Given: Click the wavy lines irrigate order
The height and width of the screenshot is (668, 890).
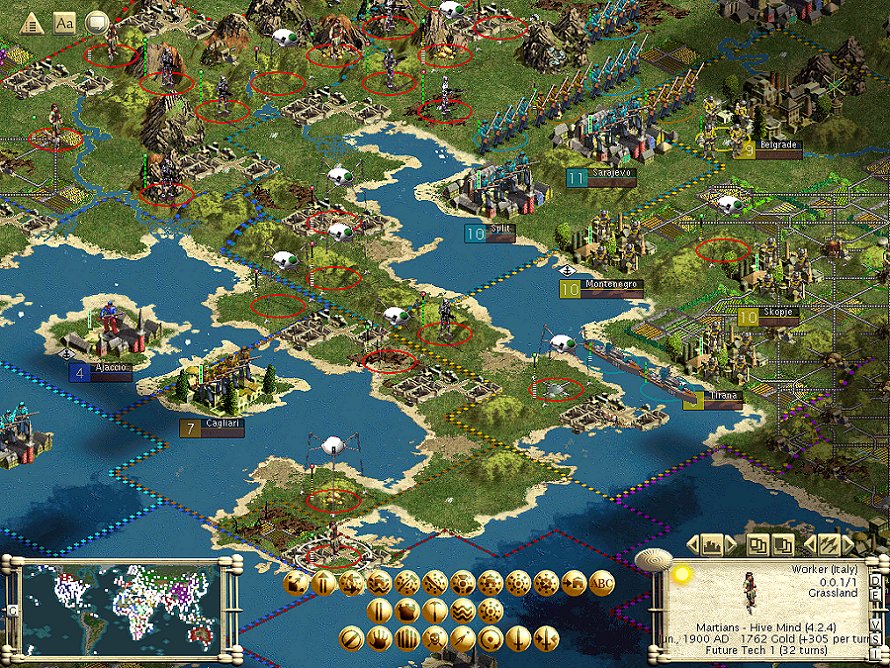Looking at the screenshot, I should pos(462,611).
